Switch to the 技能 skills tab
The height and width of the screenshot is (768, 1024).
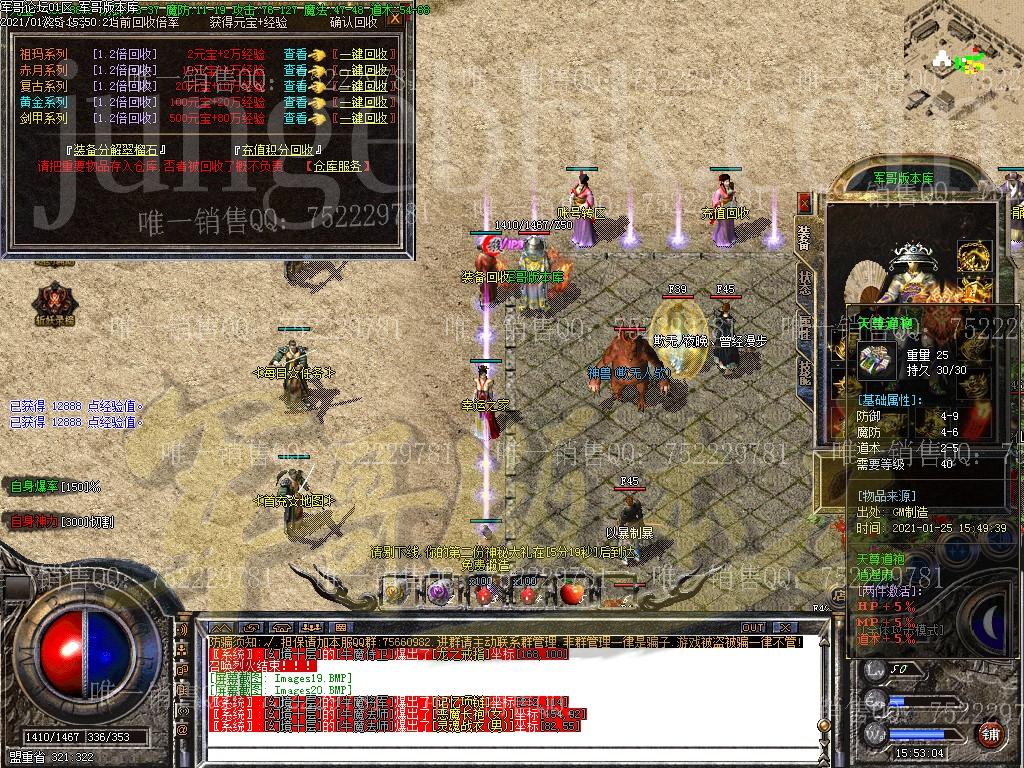[805, 370]
